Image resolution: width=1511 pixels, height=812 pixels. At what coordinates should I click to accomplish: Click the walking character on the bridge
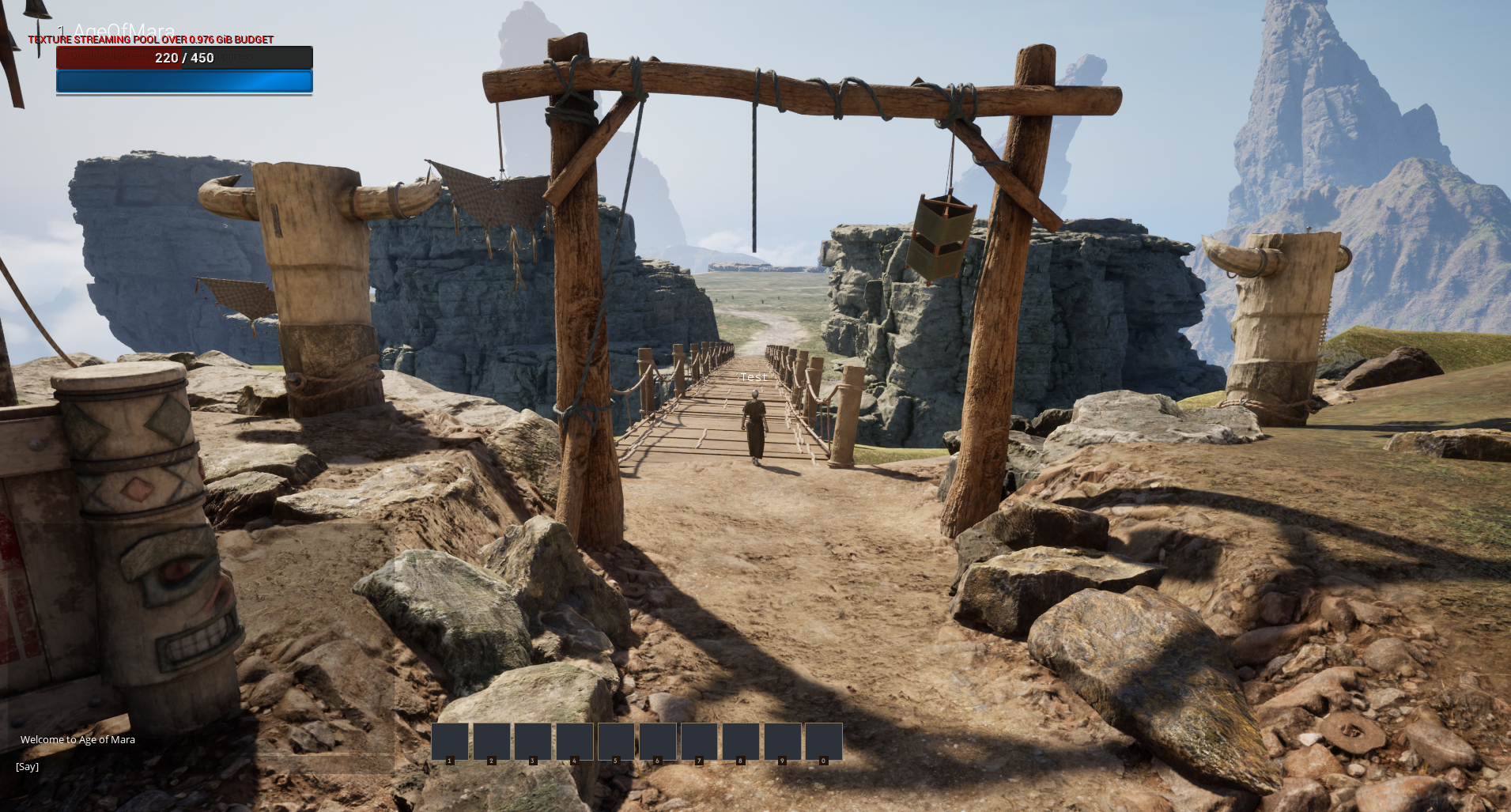tap(754, 427)
